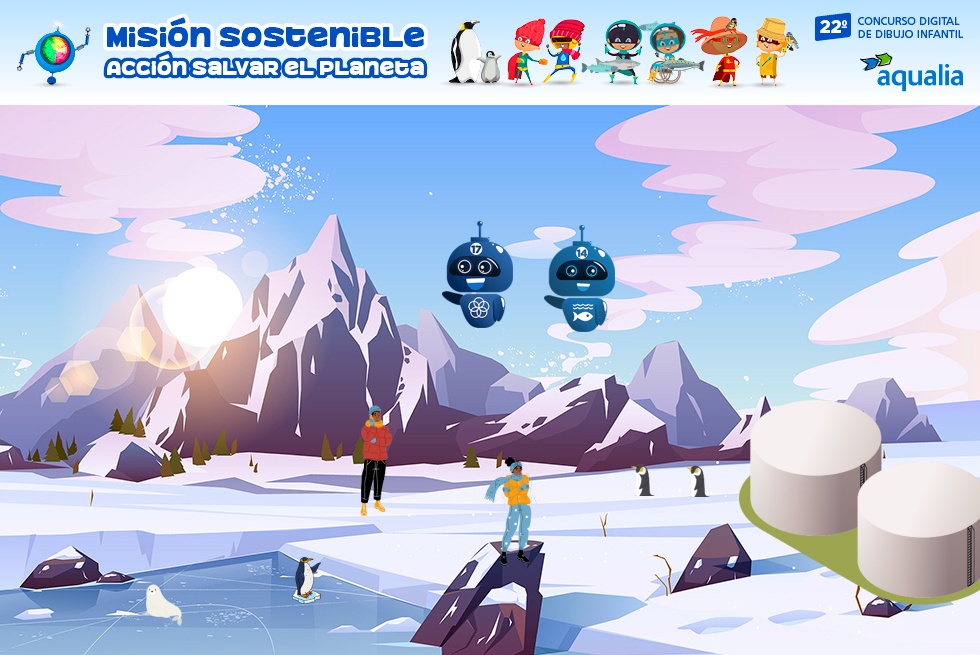Open the aqualia logo link

pos(911,70)
